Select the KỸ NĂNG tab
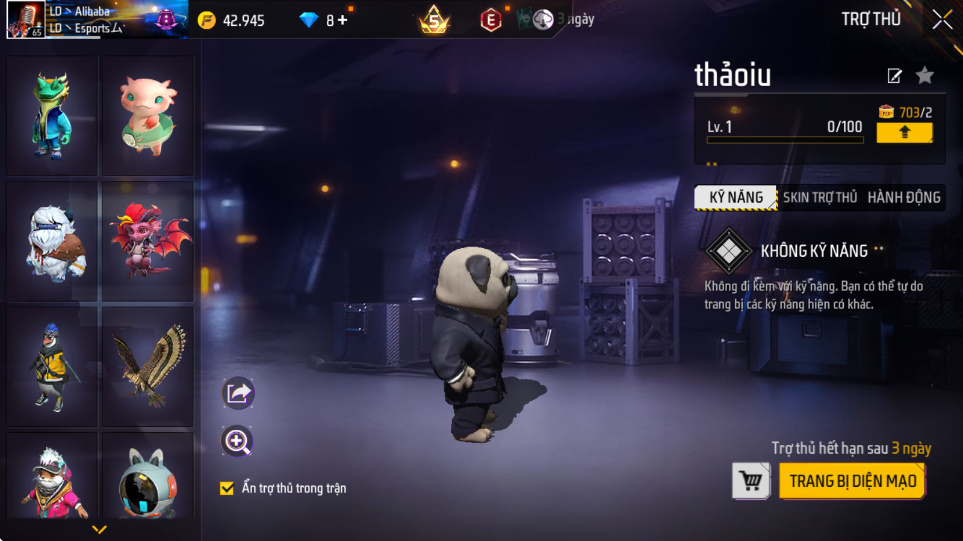 pos(736,197)
